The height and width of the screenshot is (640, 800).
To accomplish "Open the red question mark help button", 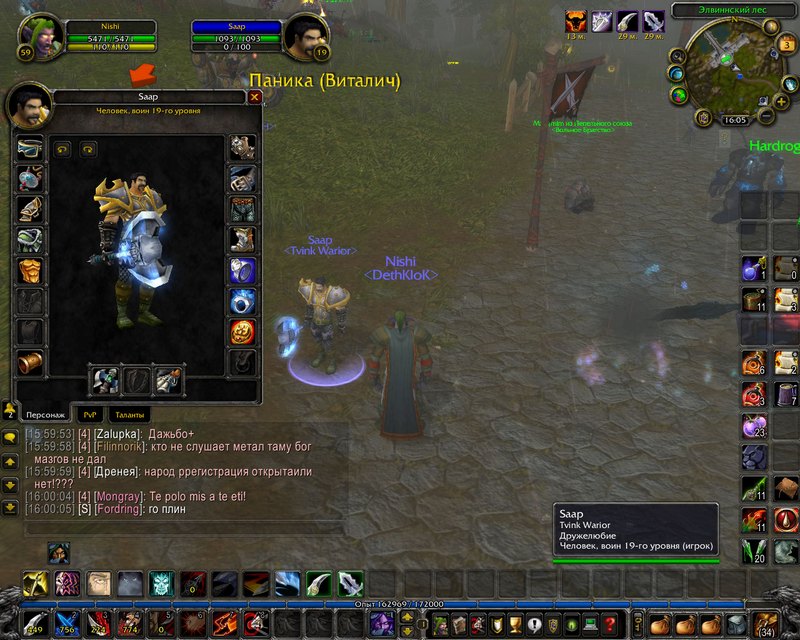I will pyautogui.click(x=609, y=625).
